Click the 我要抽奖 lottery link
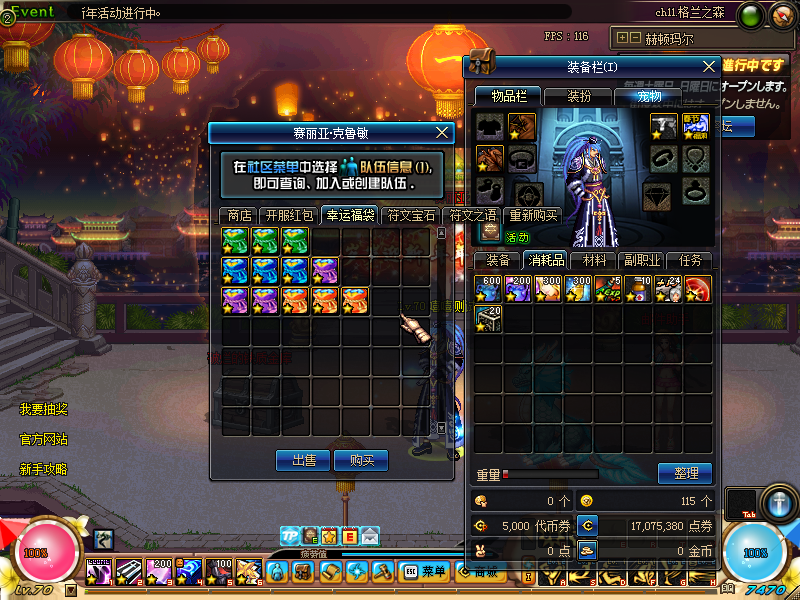 tap(44, 409)
